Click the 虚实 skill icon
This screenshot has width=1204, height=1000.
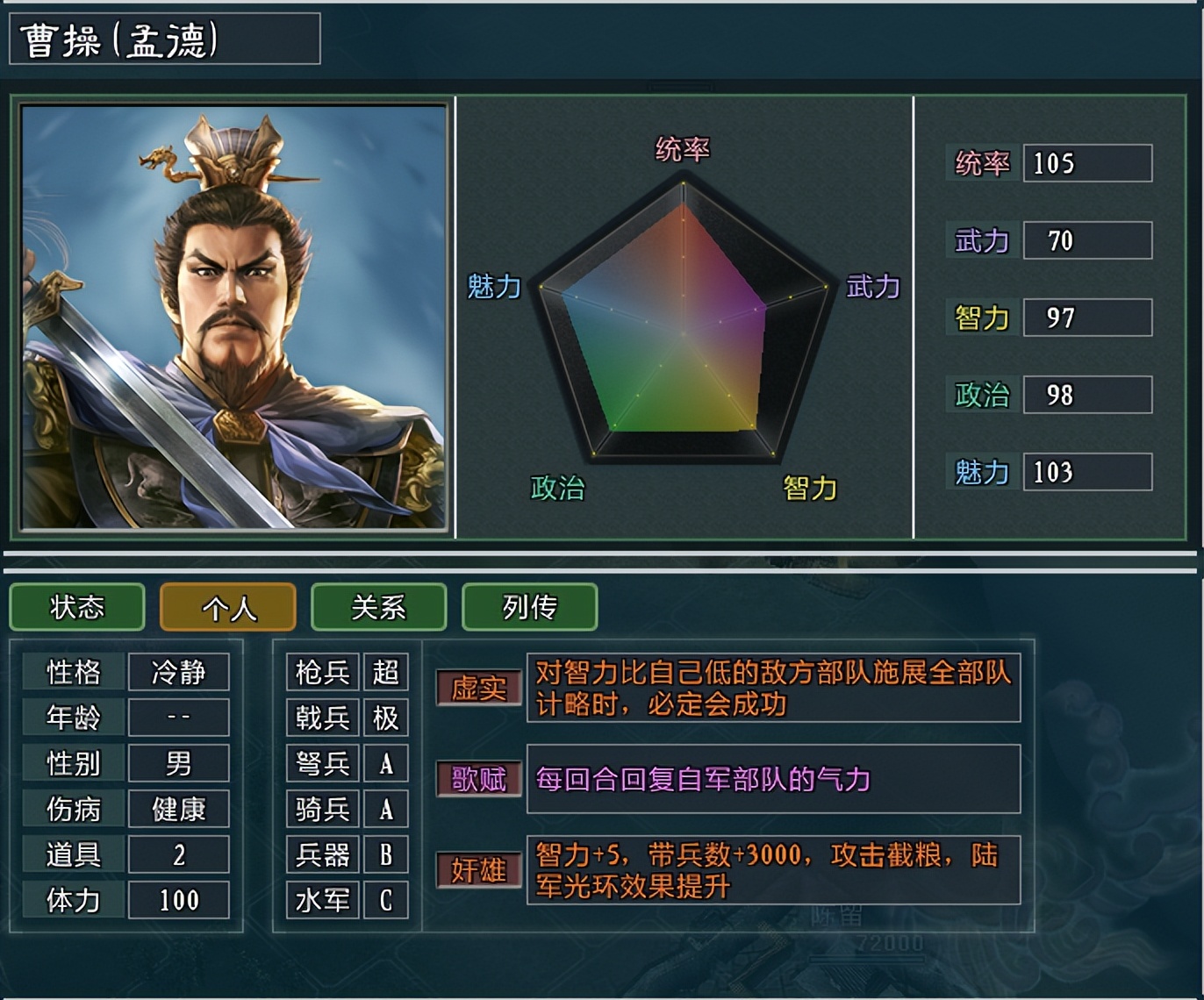(x=478, y=691)
